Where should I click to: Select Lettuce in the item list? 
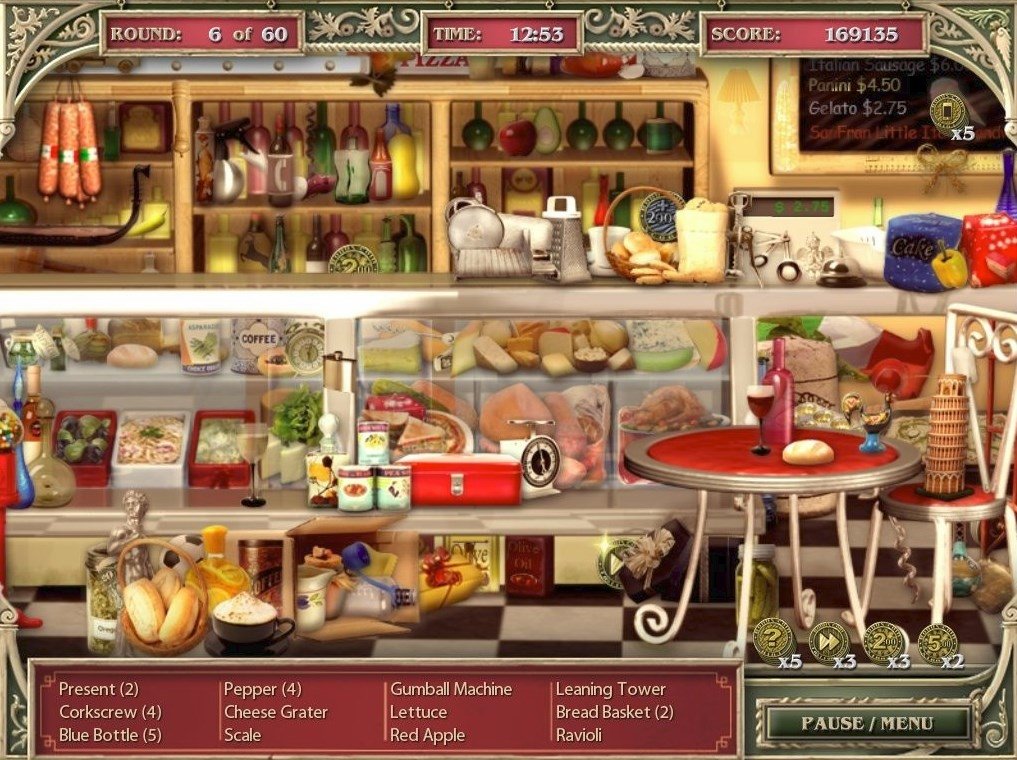418,712
